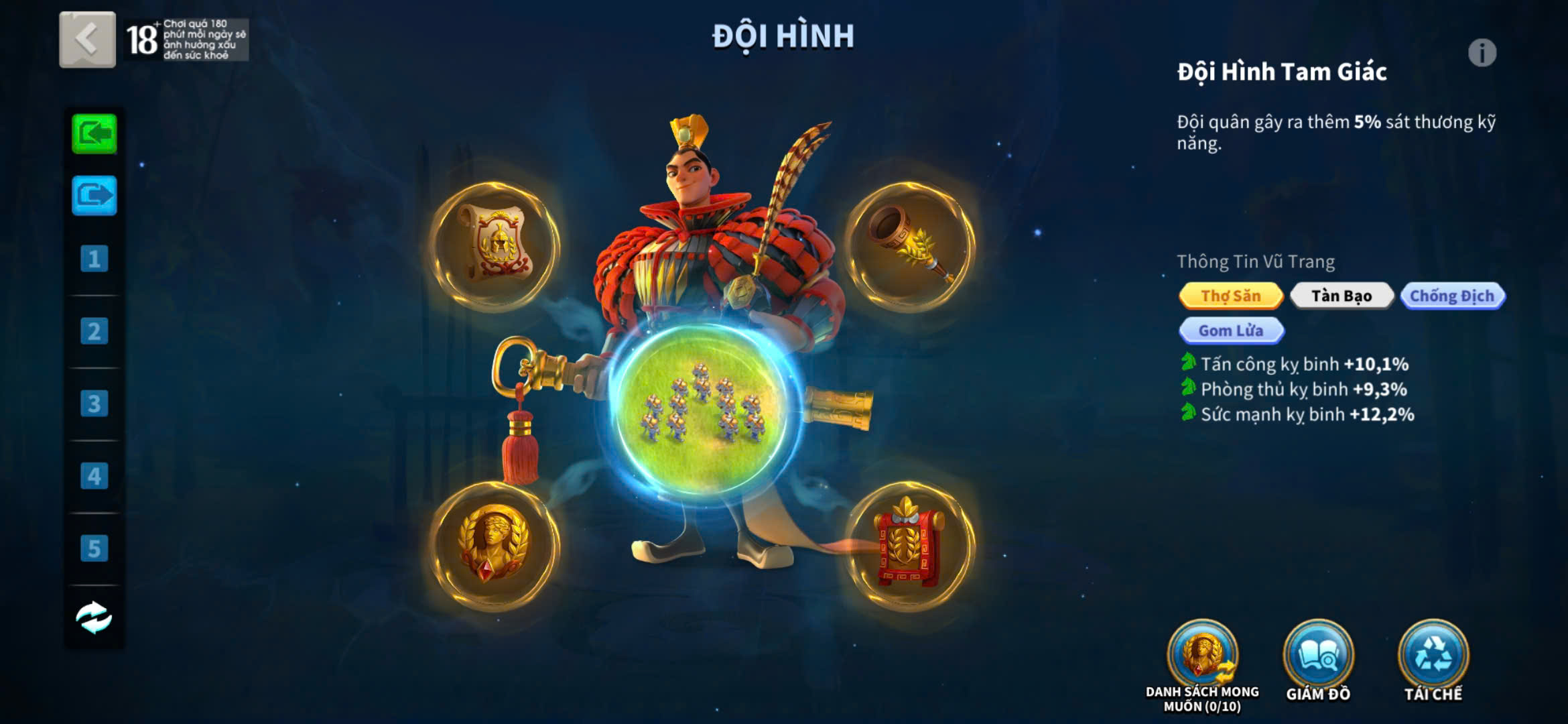
Task: Open the Tái Chế recycle menu
Action: (1433, 656)
